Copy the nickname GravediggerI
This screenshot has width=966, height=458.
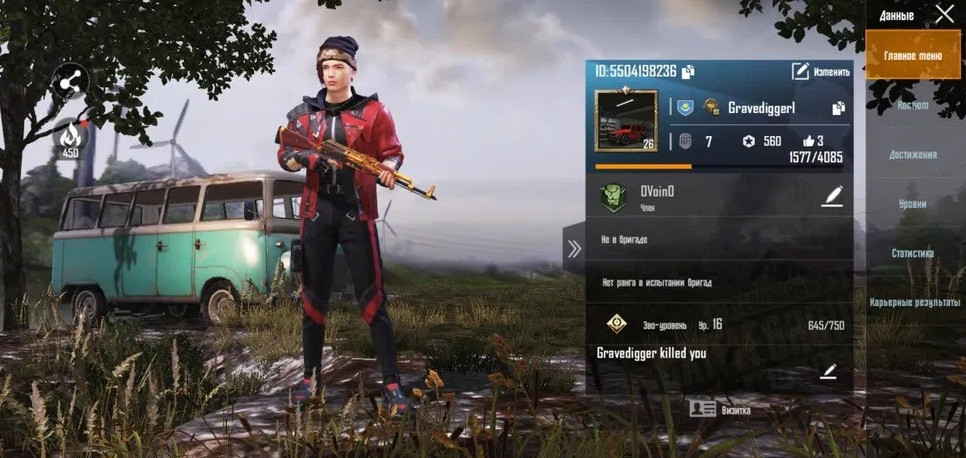pyautogui.click(x=838, y=108)
